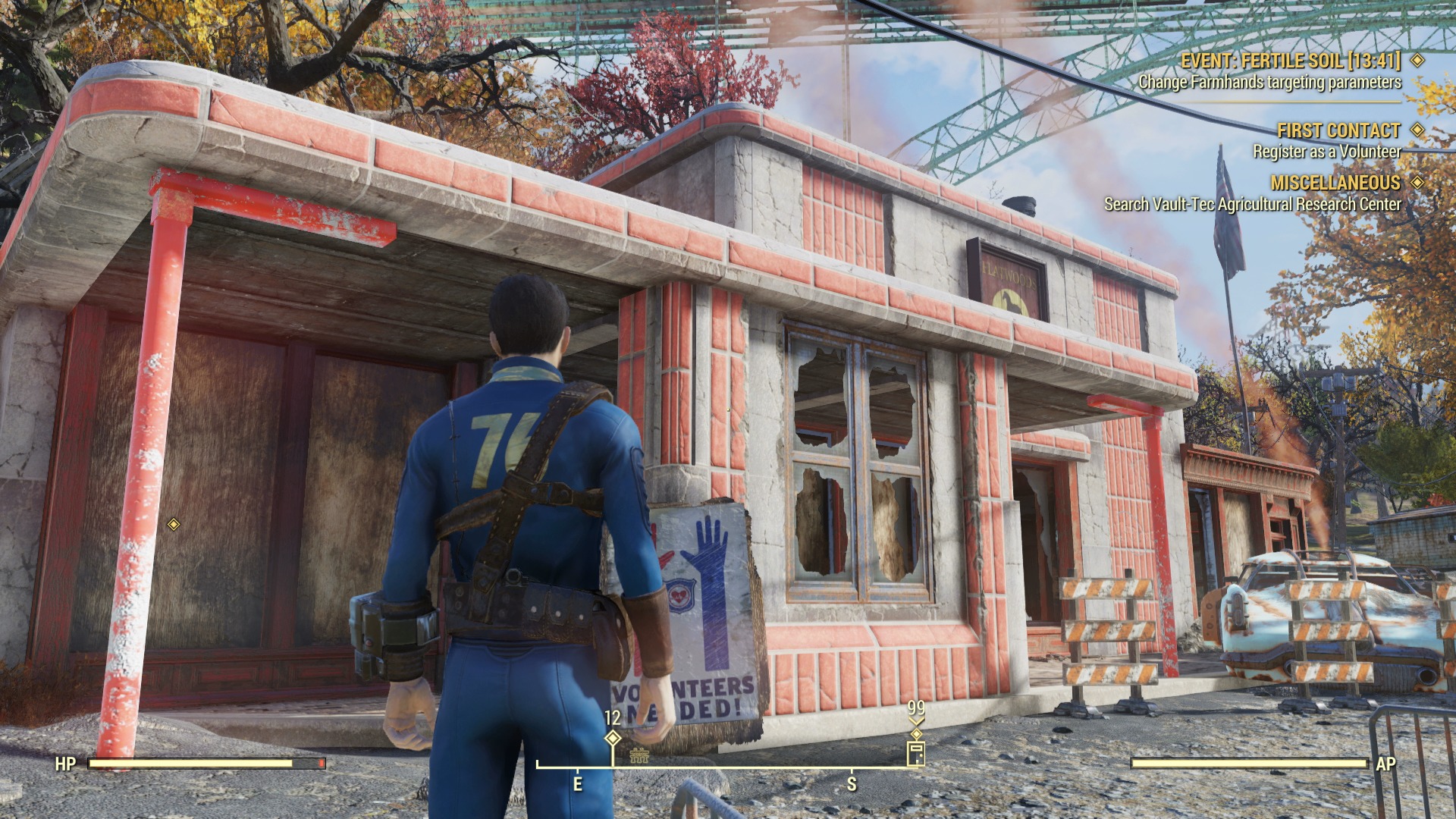The image size is (1456, 819).
Task: Open the First Contact quest entry
Action: (x=1338, y=130)
